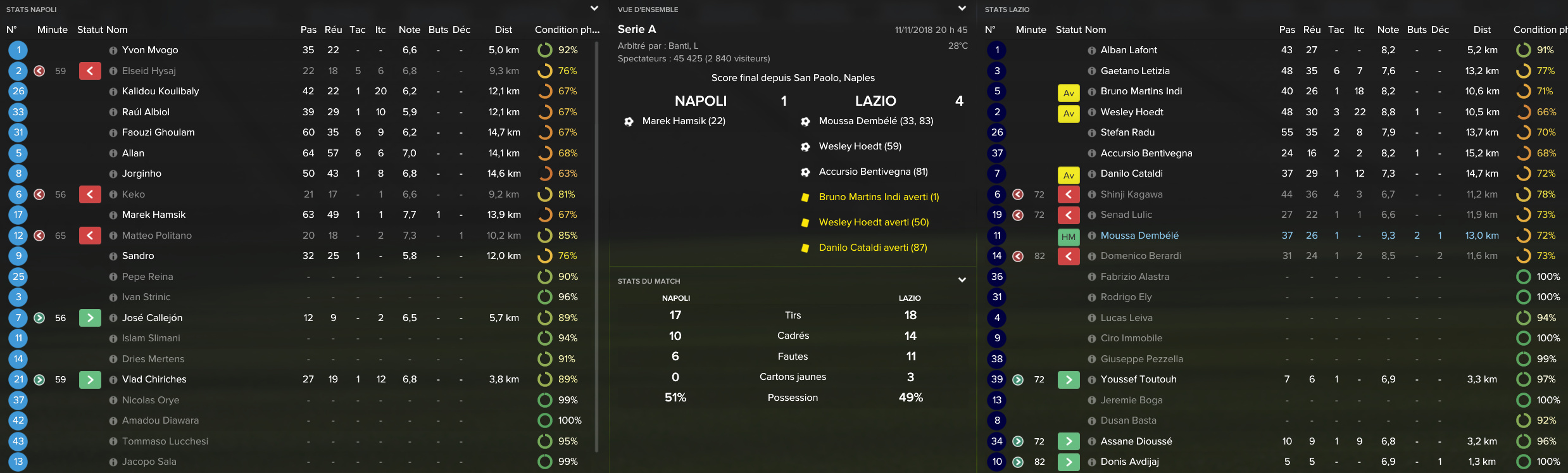Screen dimensions: 1568x473
Task: Open the Vue d'ensemble dropdown arrow
Action: coord(962,9)
